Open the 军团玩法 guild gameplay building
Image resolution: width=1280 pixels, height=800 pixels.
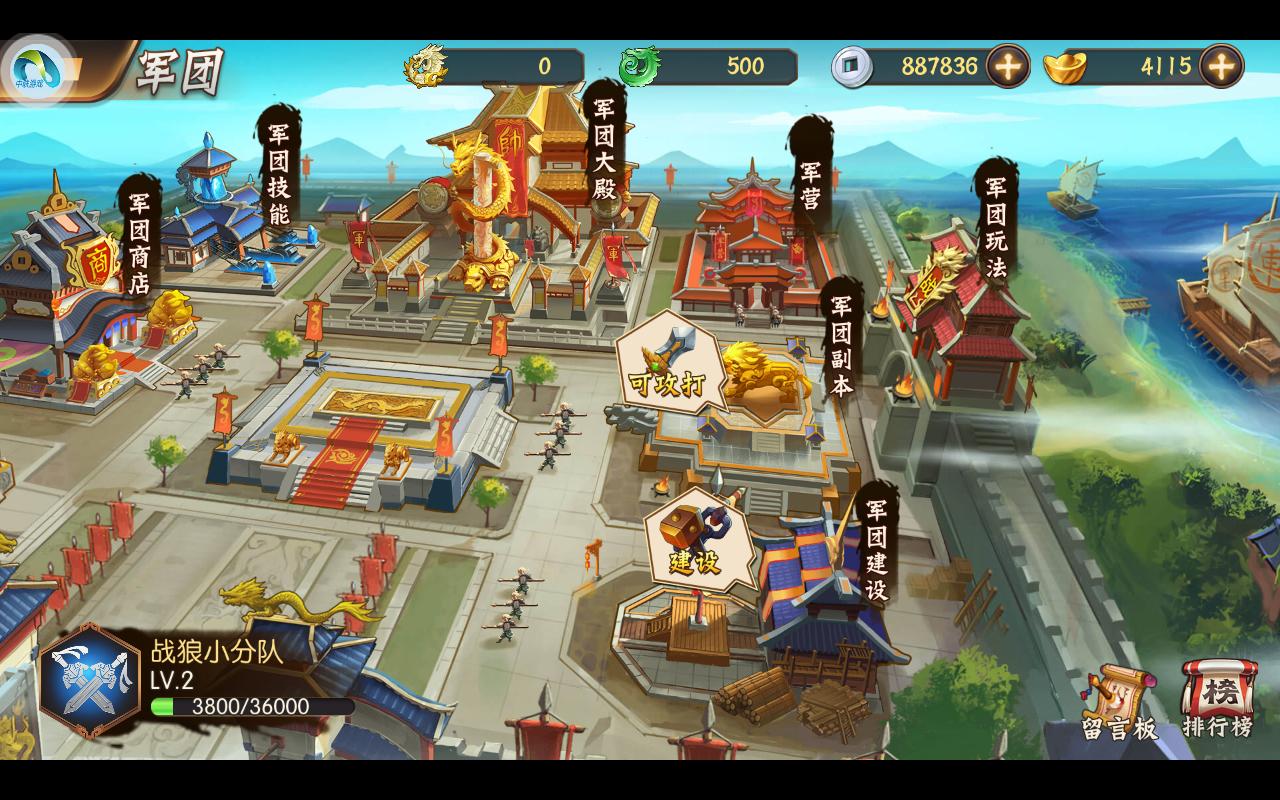point(994,224)
